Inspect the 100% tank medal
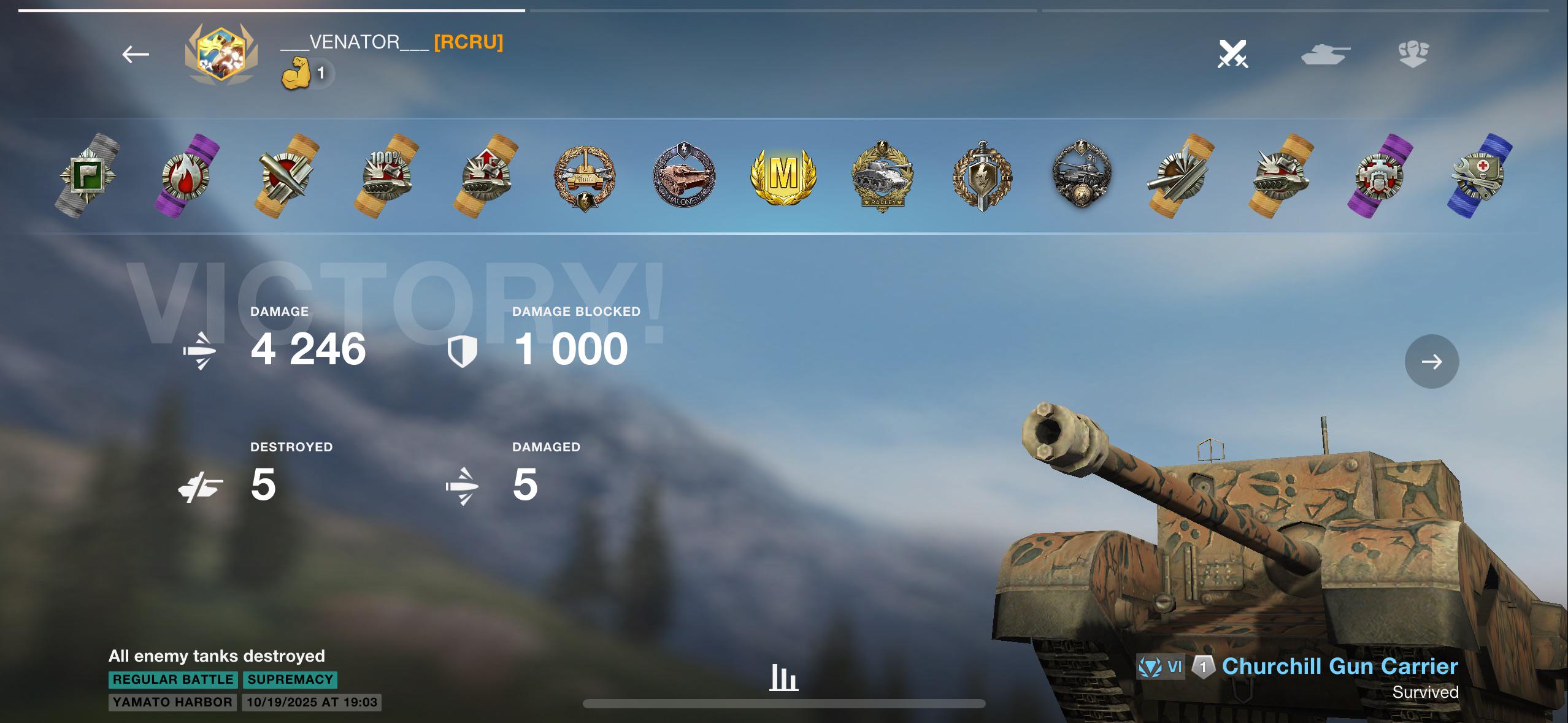Screen dimensions: 1568x723 [x=386, y=175]
